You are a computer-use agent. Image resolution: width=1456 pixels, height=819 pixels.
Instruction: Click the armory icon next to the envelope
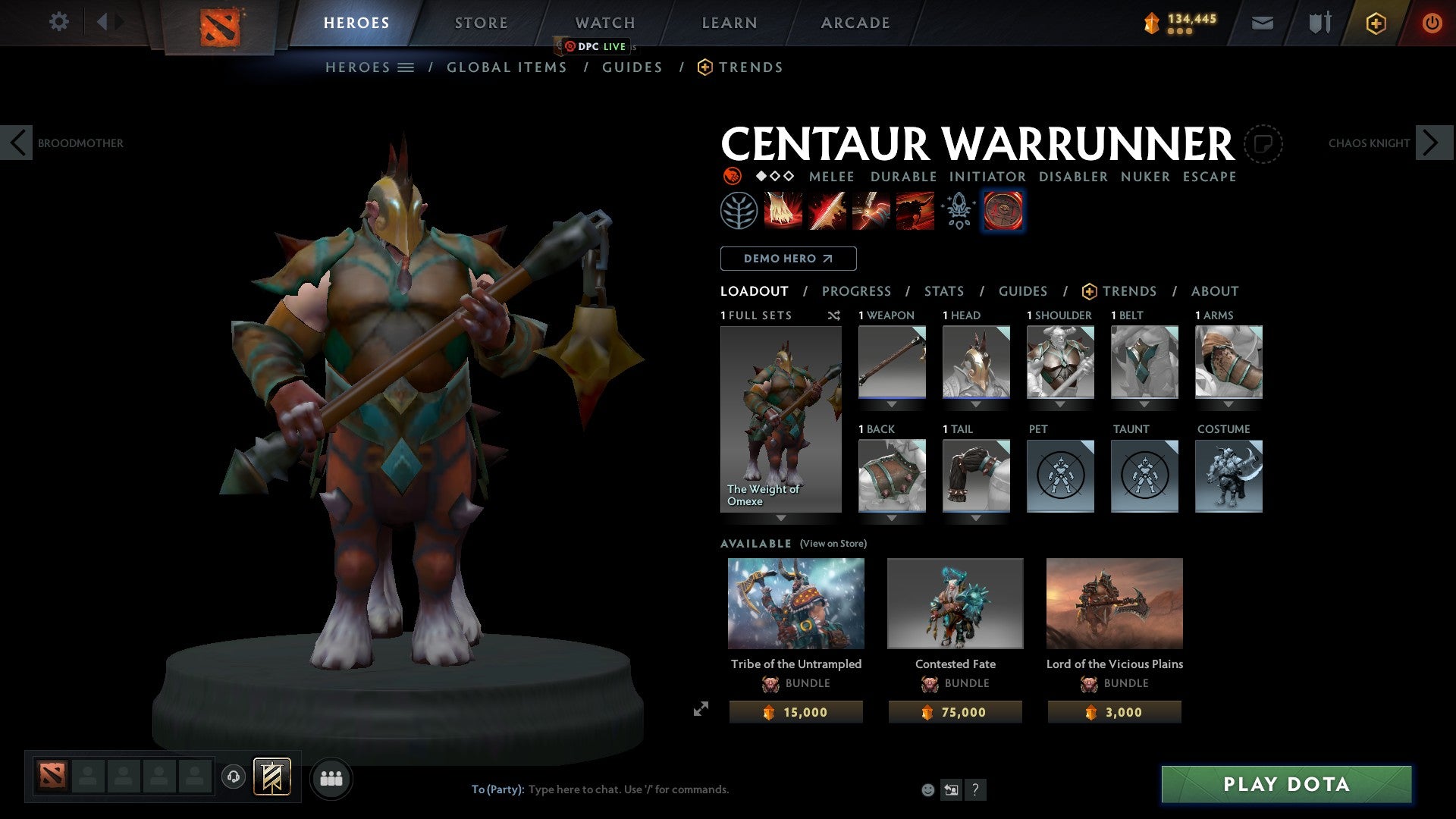tap(1319, 23)
